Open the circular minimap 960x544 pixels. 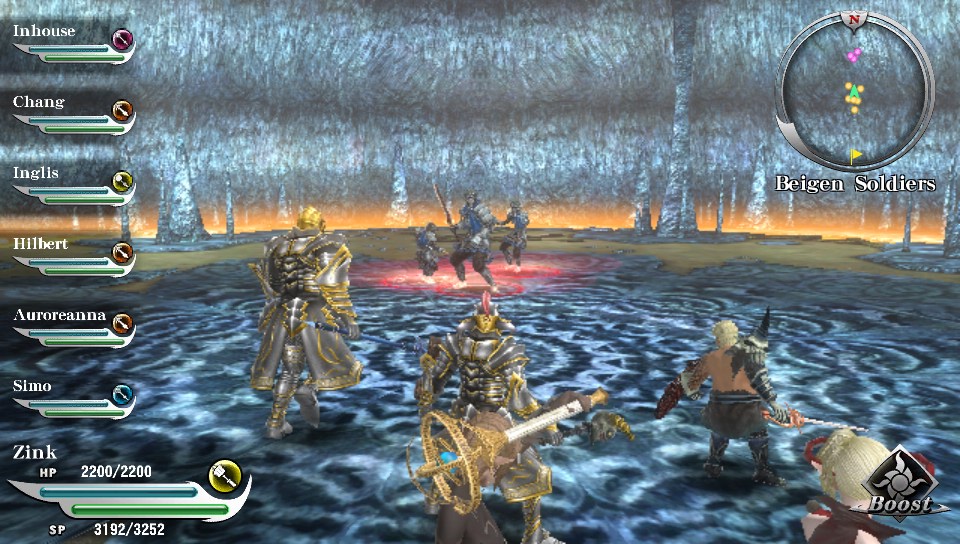(853, 92)
